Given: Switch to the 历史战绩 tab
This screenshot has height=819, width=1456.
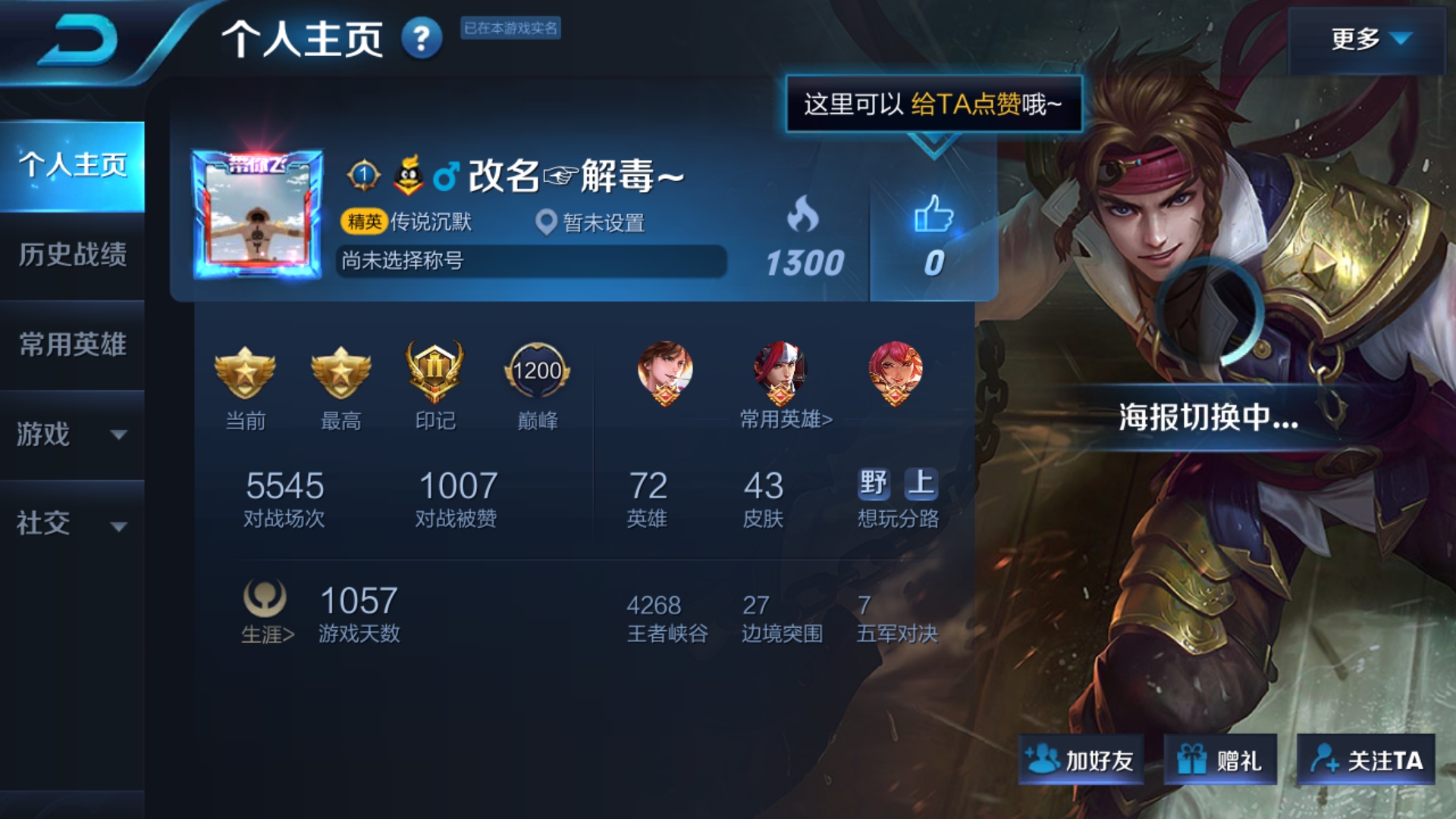Looking at the screenshot, I should pos(72,256).
